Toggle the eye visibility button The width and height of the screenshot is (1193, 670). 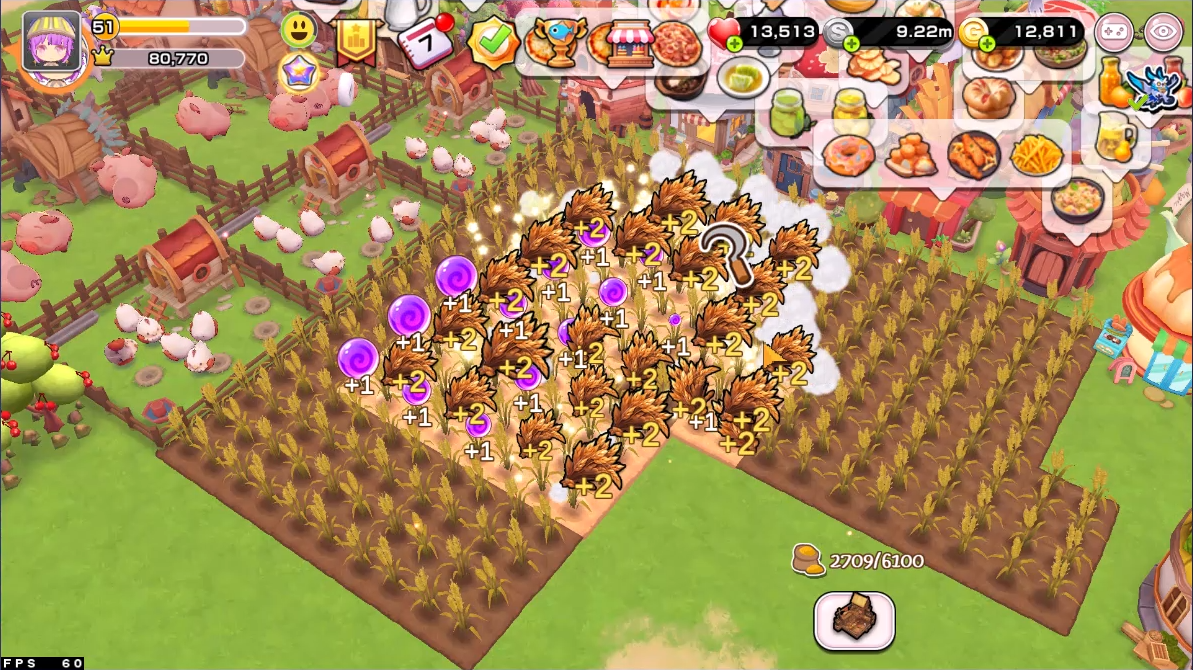click(1163, 33)
